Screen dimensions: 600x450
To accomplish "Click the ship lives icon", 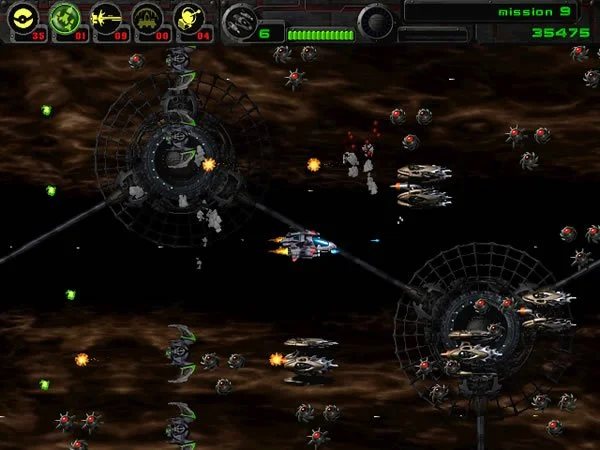I will (240, 20).
